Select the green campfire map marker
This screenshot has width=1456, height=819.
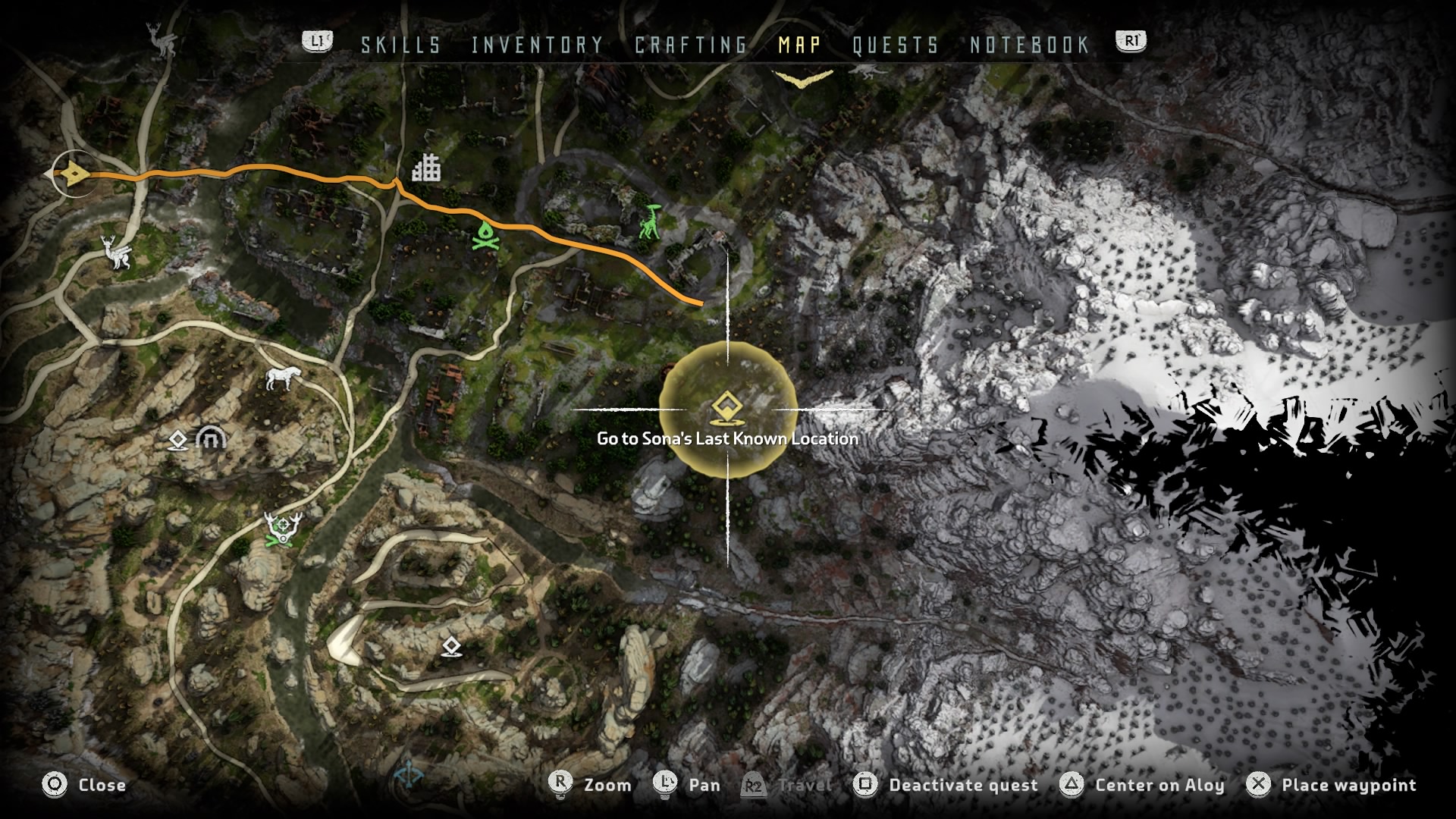[483, 236]
